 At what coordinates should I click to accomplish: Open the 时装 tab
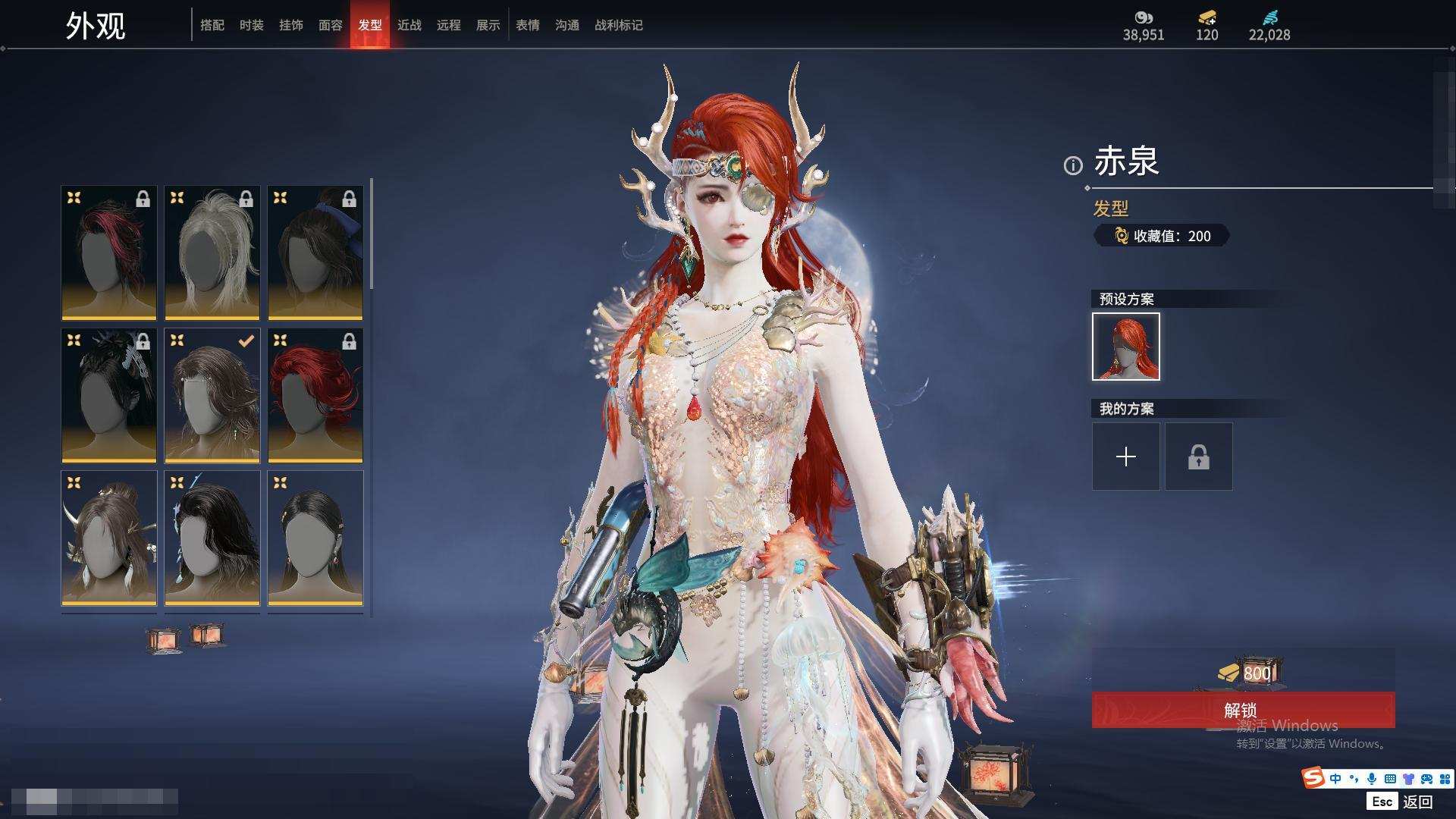(x=251, y=25)
